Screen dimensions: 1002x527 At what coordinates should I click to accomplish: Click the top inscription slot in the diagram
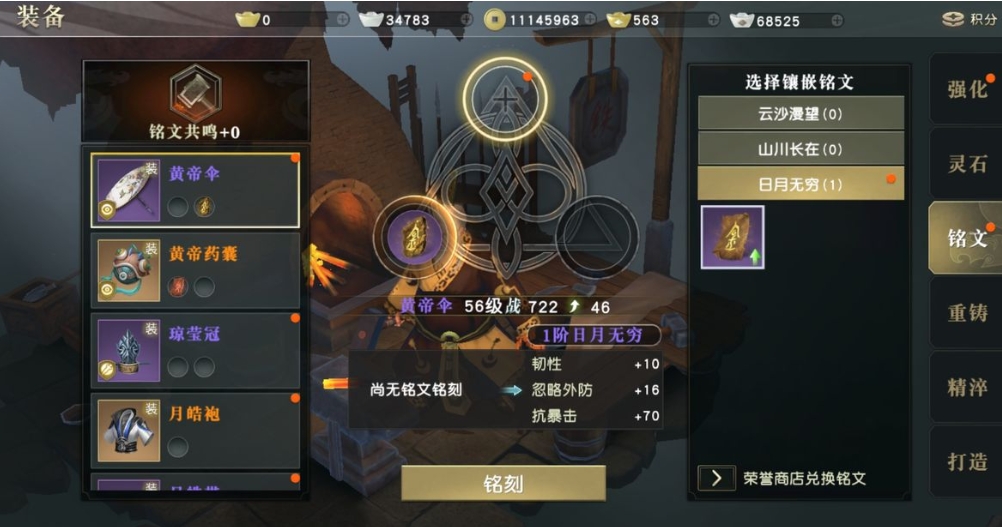point(505,98)
